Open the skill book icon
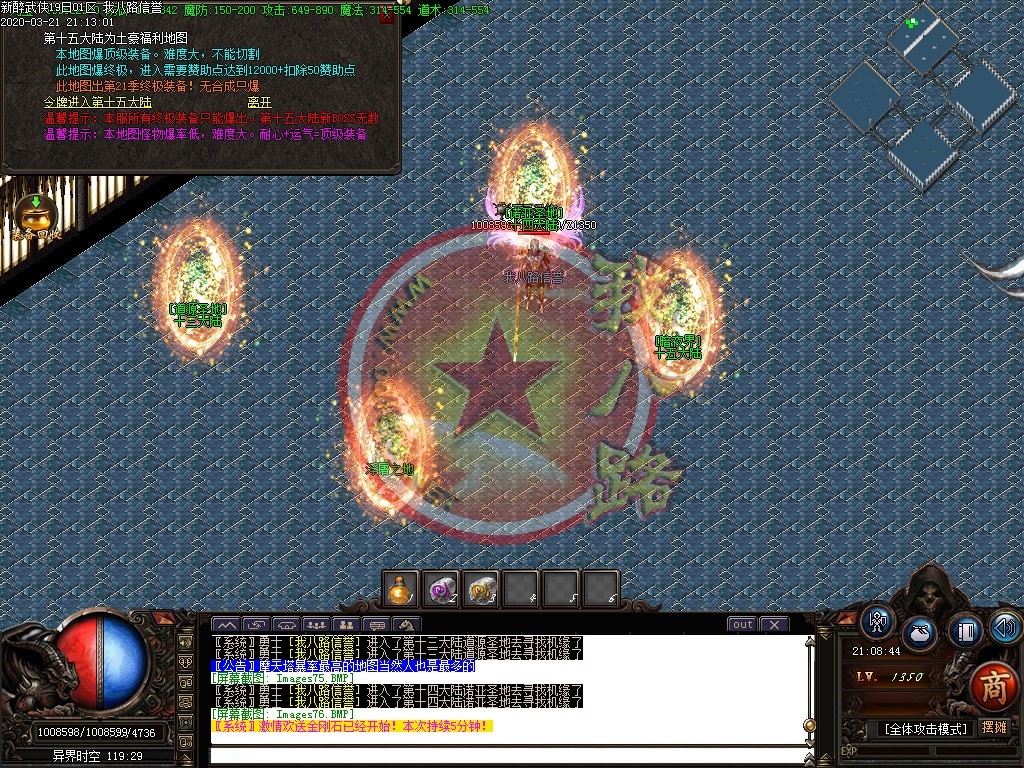 tap(965, 630)
